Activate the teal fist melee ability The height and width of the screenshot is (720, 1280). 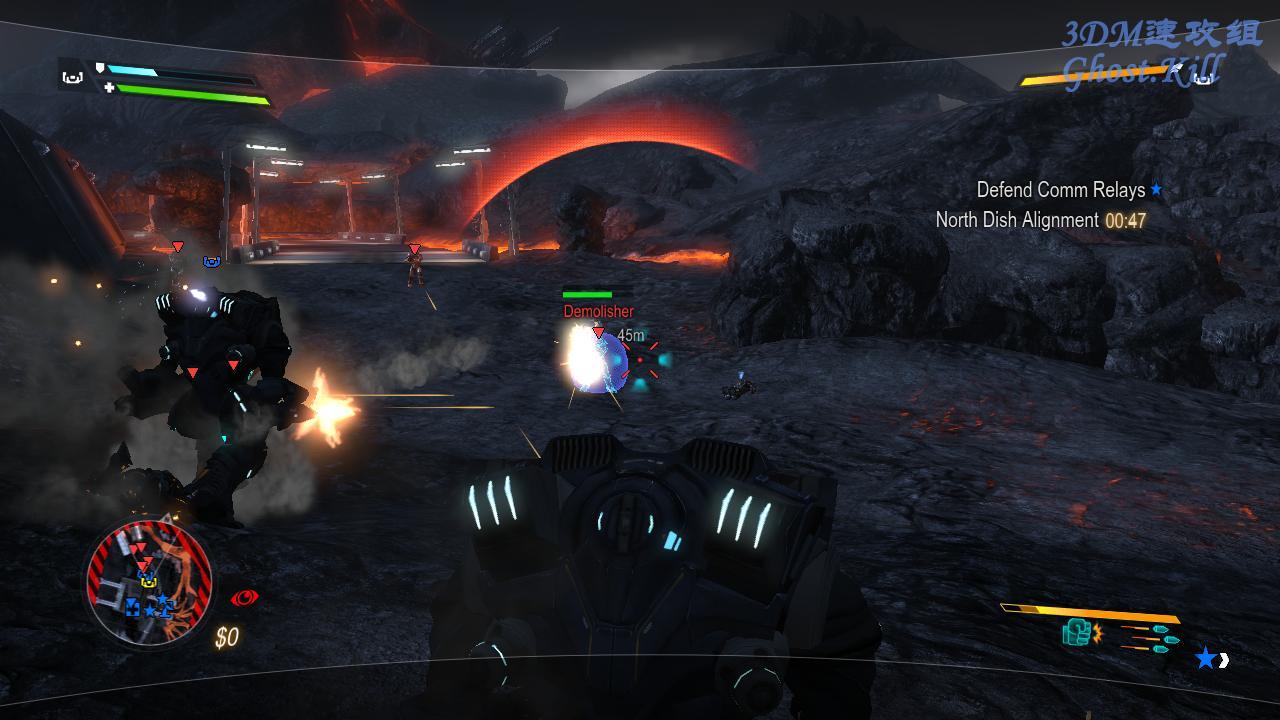[1076, 632]
